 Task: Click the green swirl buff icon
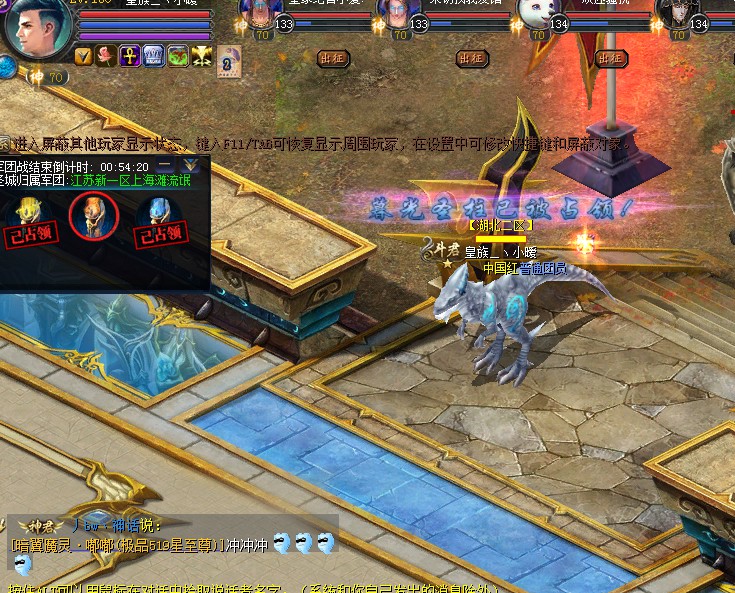(177, 56)
